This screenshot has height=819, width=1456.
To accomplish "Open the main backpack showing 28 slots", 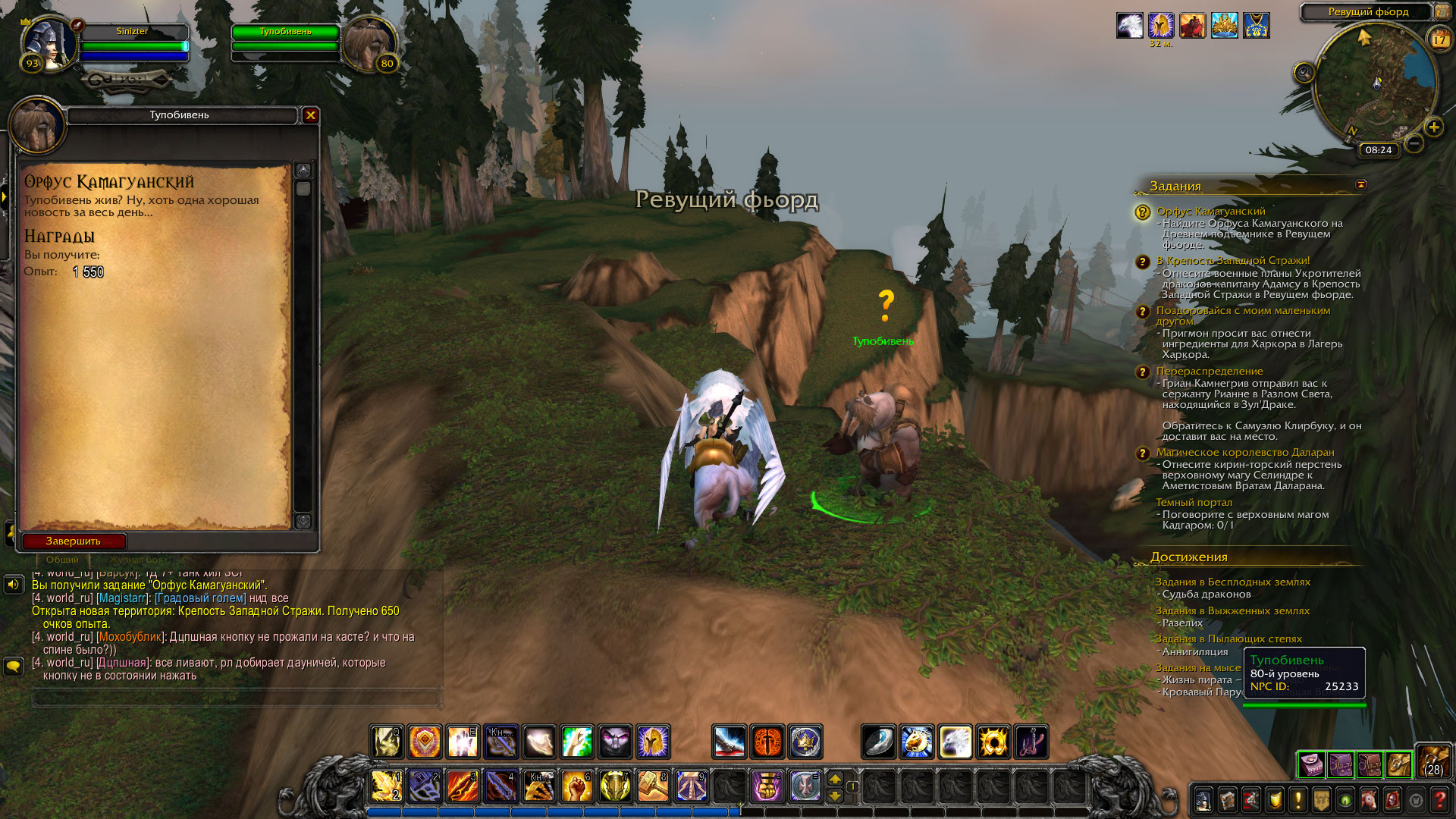I will pyautogui.click(x=1433, y=762).
